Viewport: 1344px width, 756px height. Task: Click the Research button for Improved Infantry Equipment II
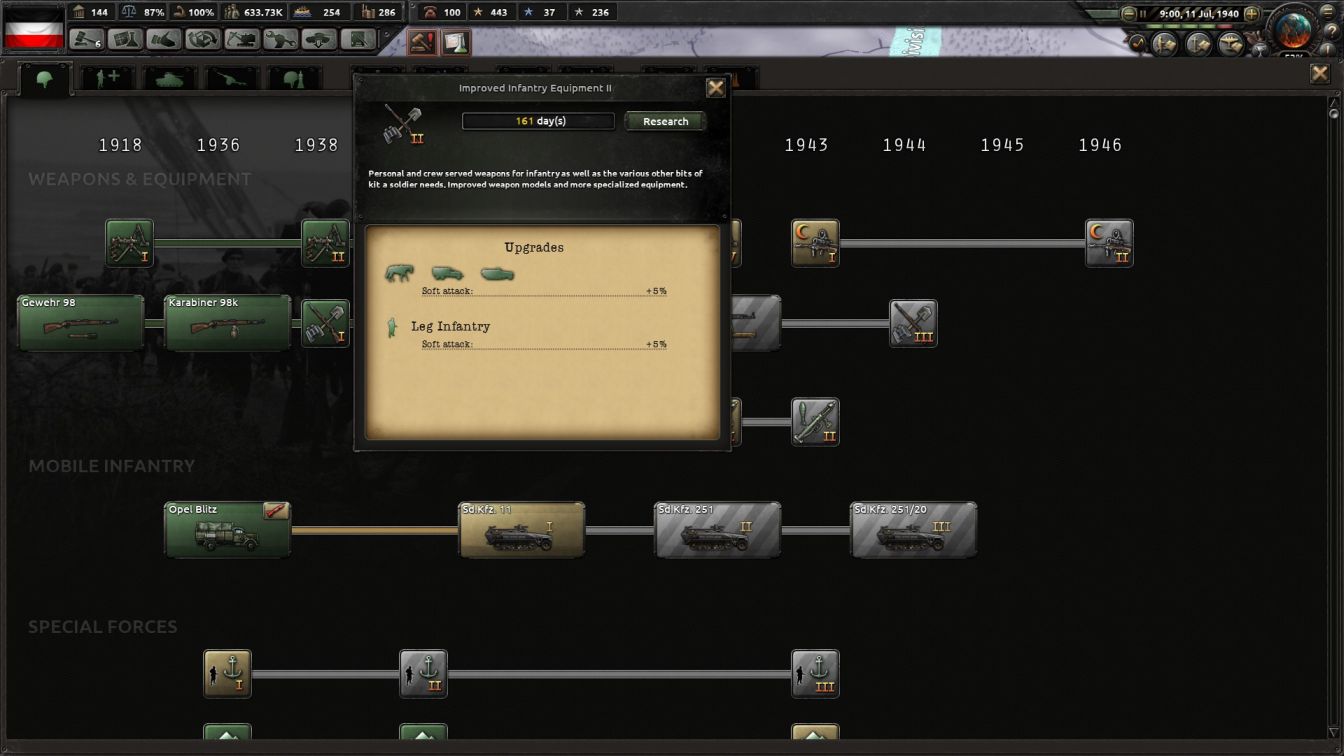click(x=664, y=121)
